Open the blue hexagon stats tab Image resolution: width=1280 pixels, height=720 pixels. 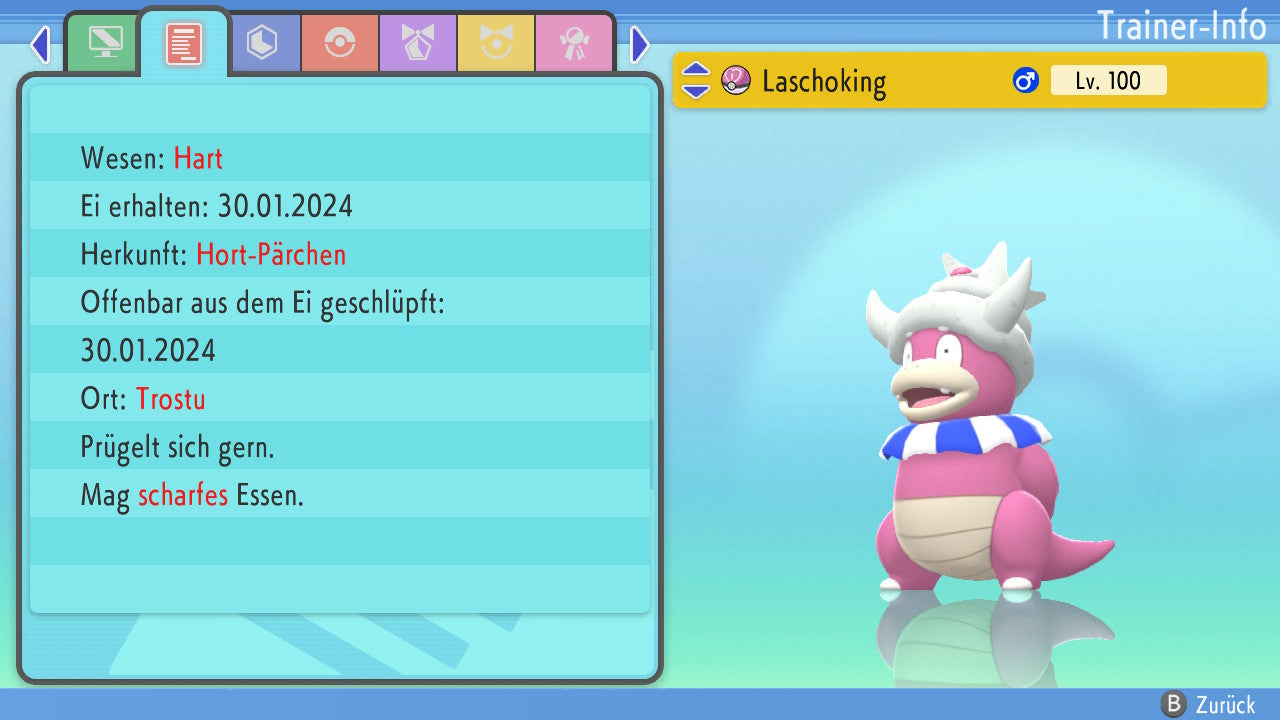[x=262, y=43]
